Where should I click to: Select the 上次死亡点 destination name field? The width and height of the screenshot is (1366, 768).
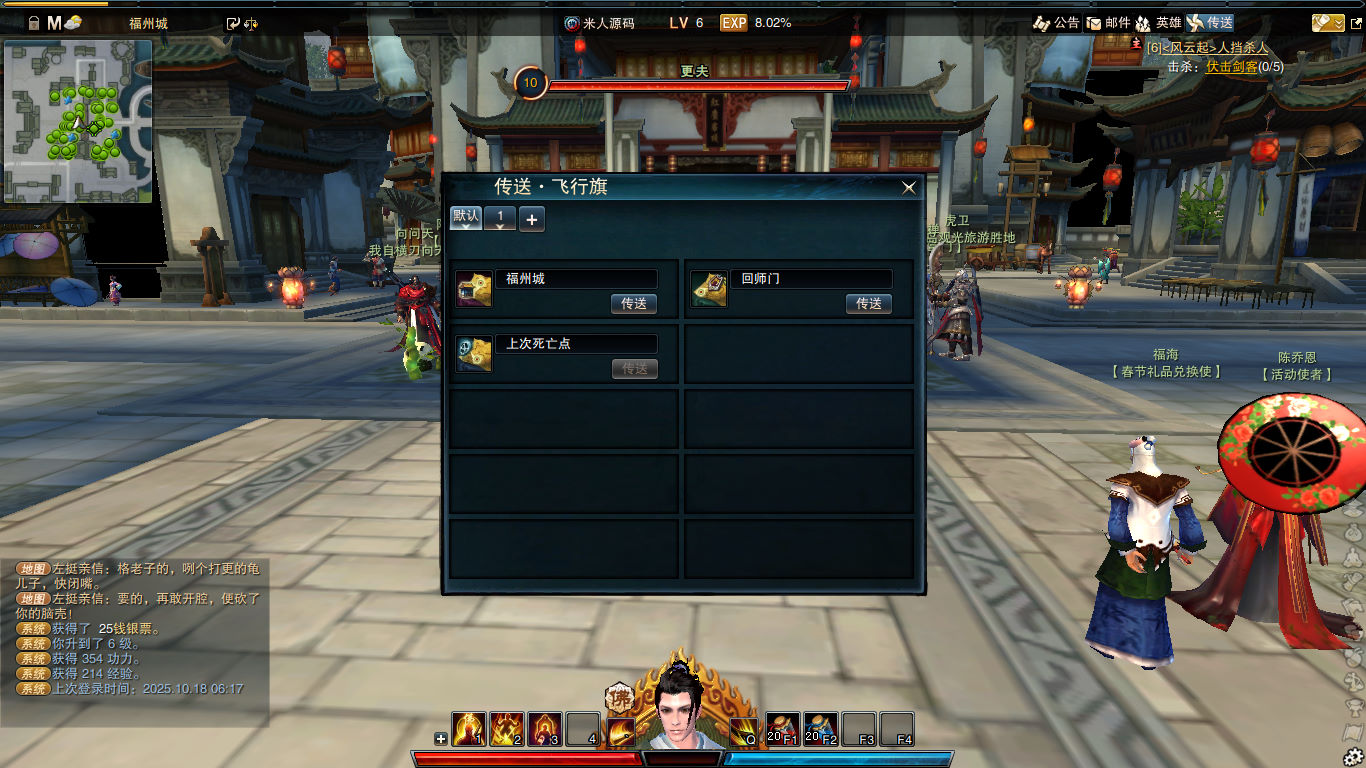pyautogui.click(x=576, y=344)
